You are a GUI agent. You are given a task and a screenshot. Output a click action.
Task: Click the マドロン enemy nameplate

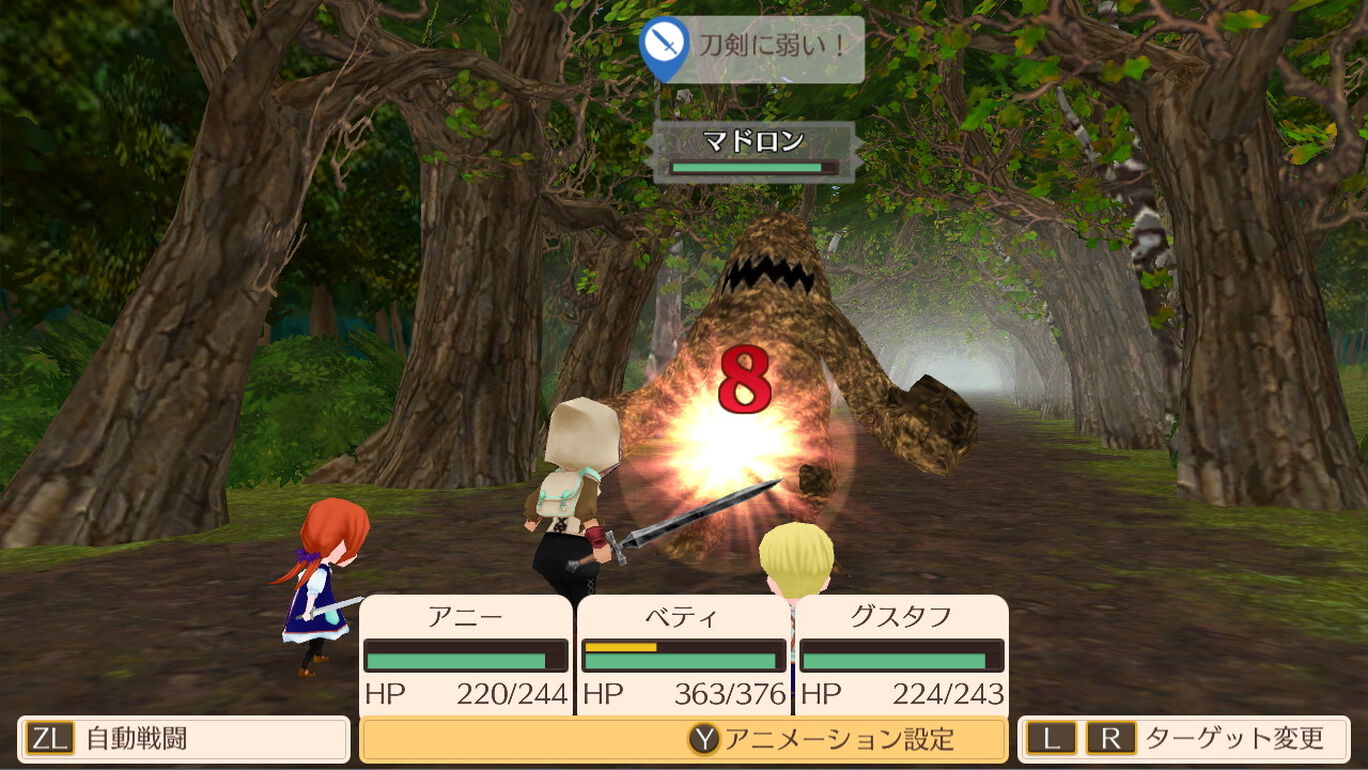click(x=754, y=152)
